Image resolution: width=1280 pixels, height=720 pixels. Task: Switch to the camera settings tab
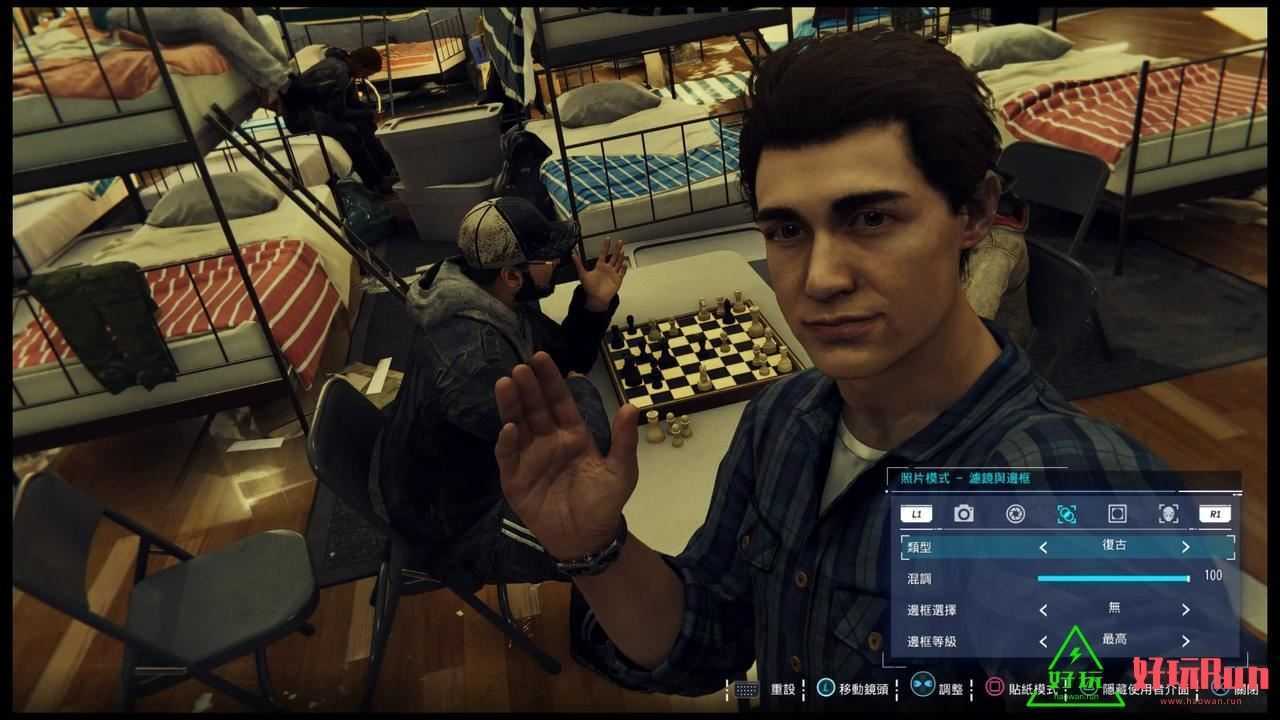click(964, 514)
